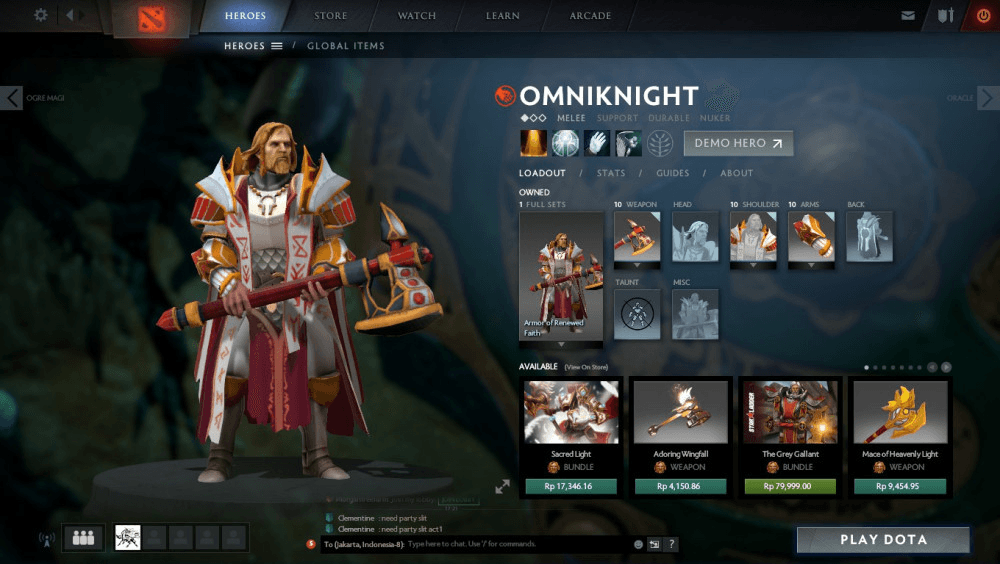Viewport: 1000px width, 564px height.
Task: Open the Sacred Light bundle listing
Action: 571,412
